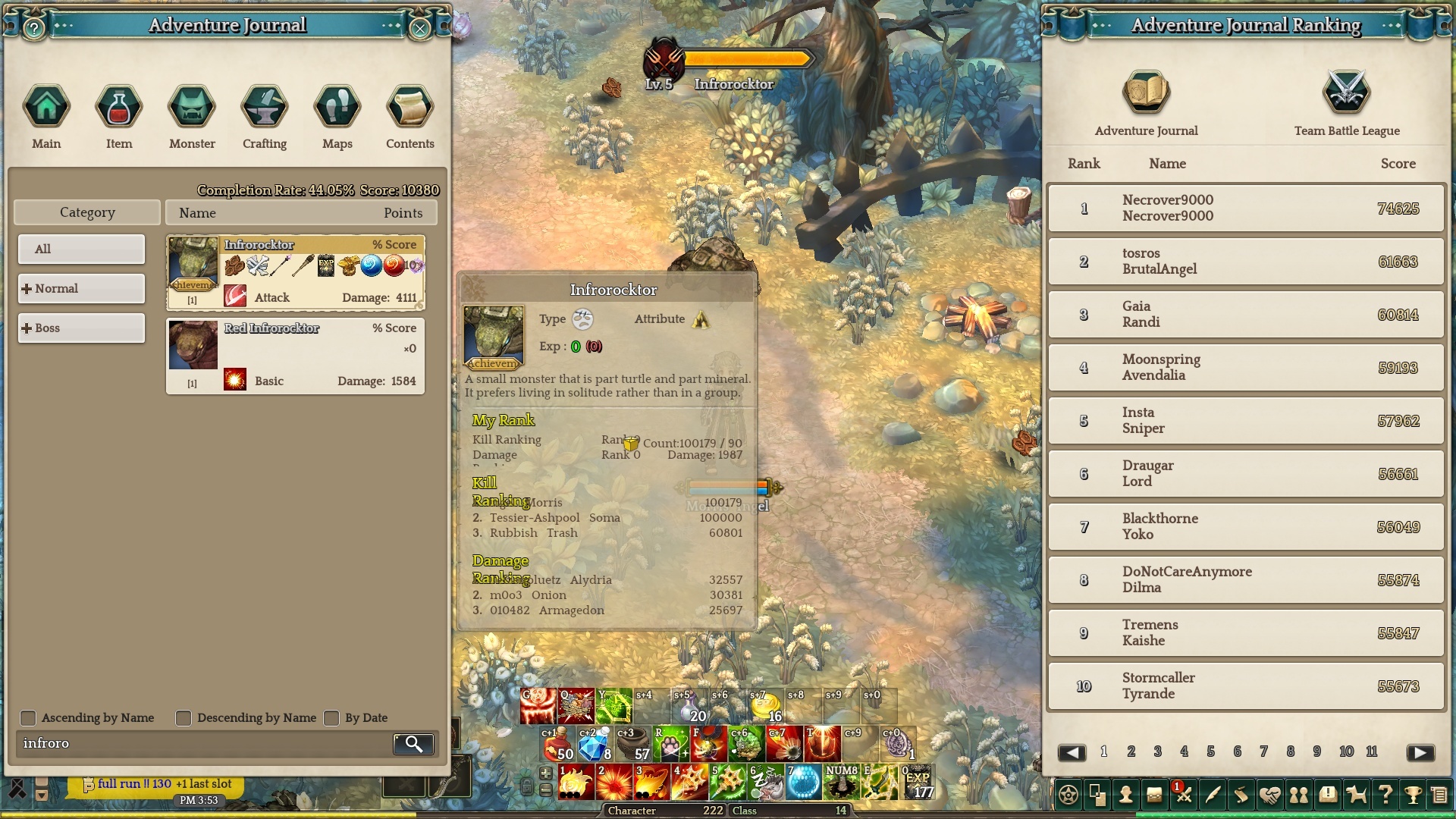
Task: Switch to Team Battle League ranking
Action: [1347, 104]
